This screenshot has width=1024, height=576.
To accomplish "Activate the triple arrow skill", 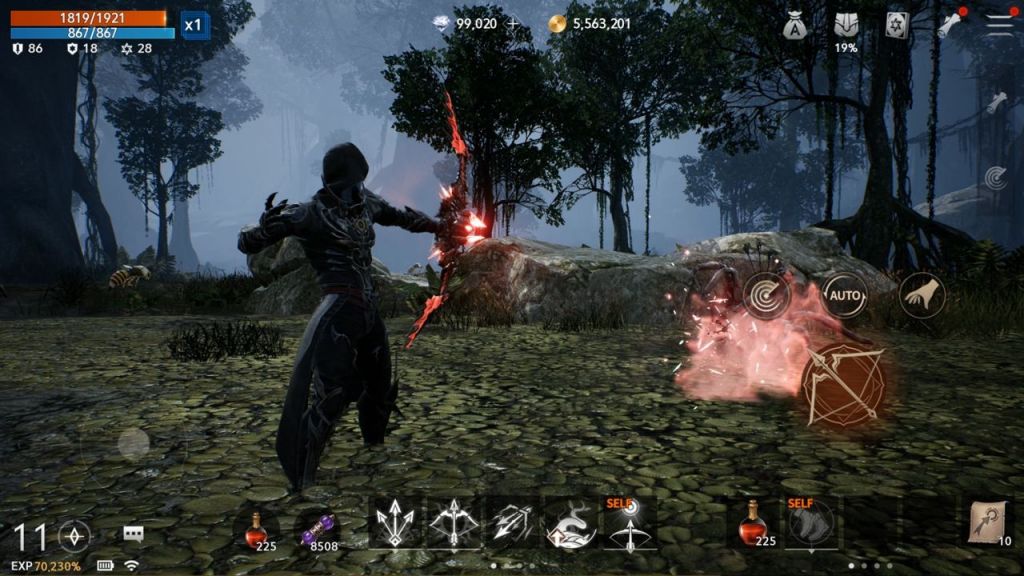I will [x=394, y=524].
